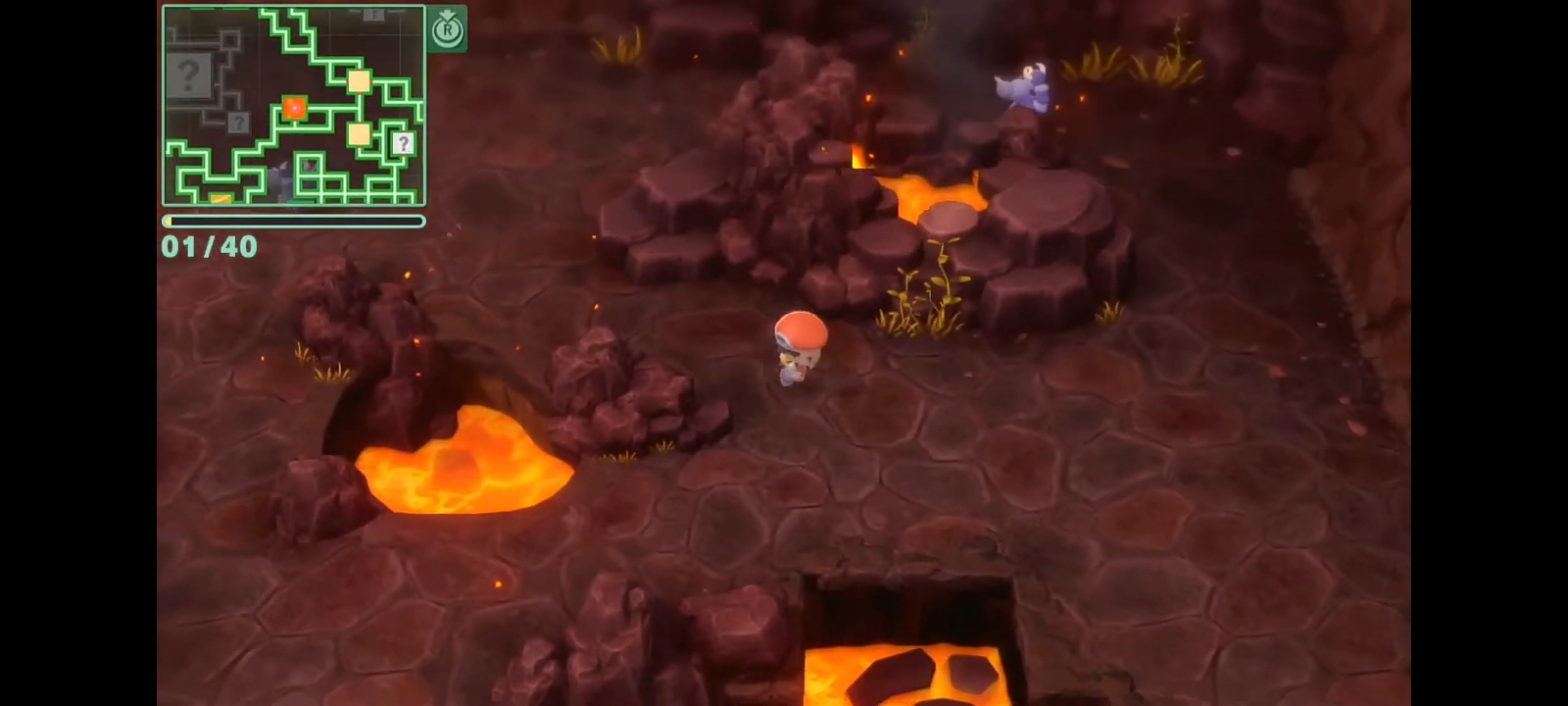
Task: Open the green tunnel minimap
Action: (x=294, y=105)
